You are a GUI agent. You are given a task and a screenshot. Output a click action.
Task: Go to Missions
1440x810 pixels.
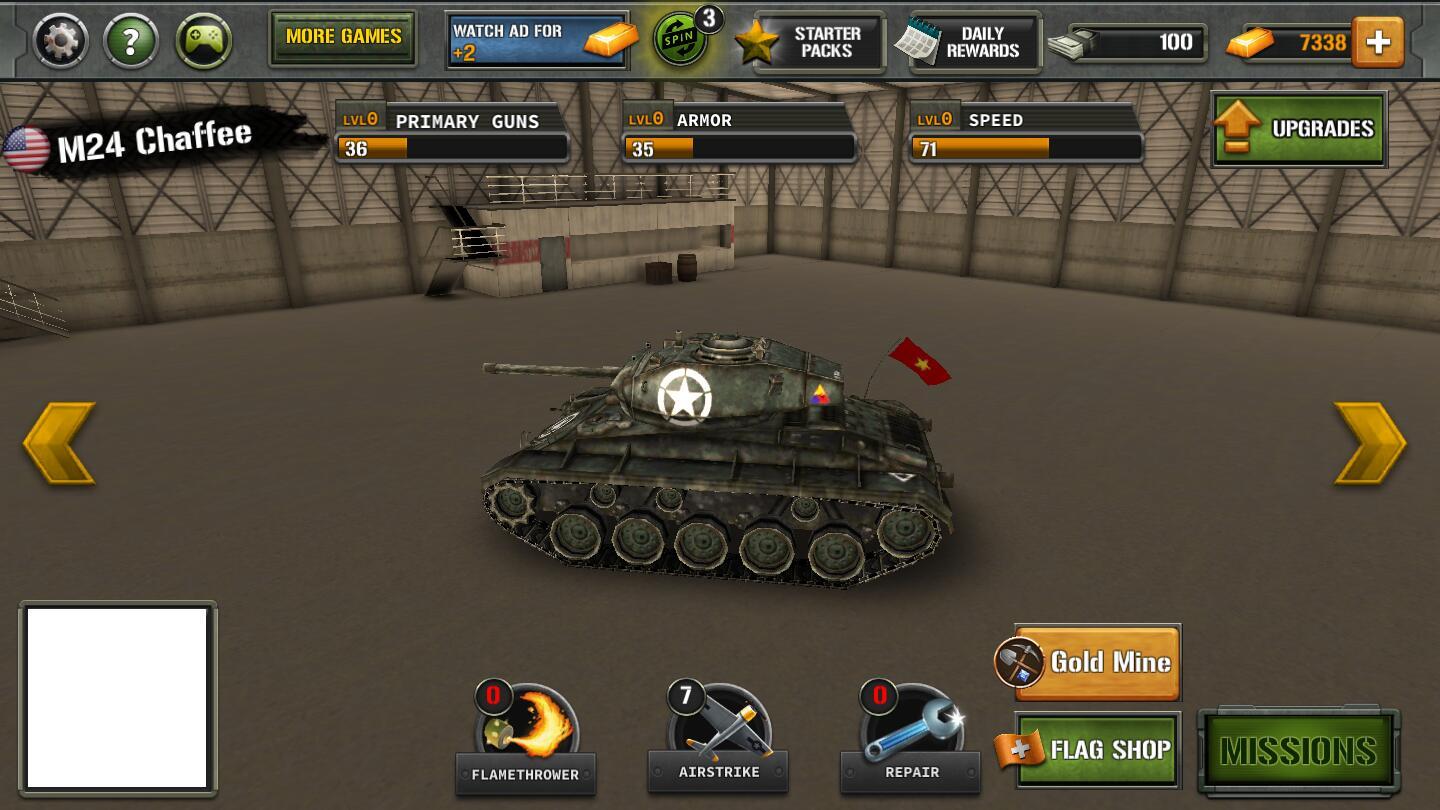click(1298, 751)
